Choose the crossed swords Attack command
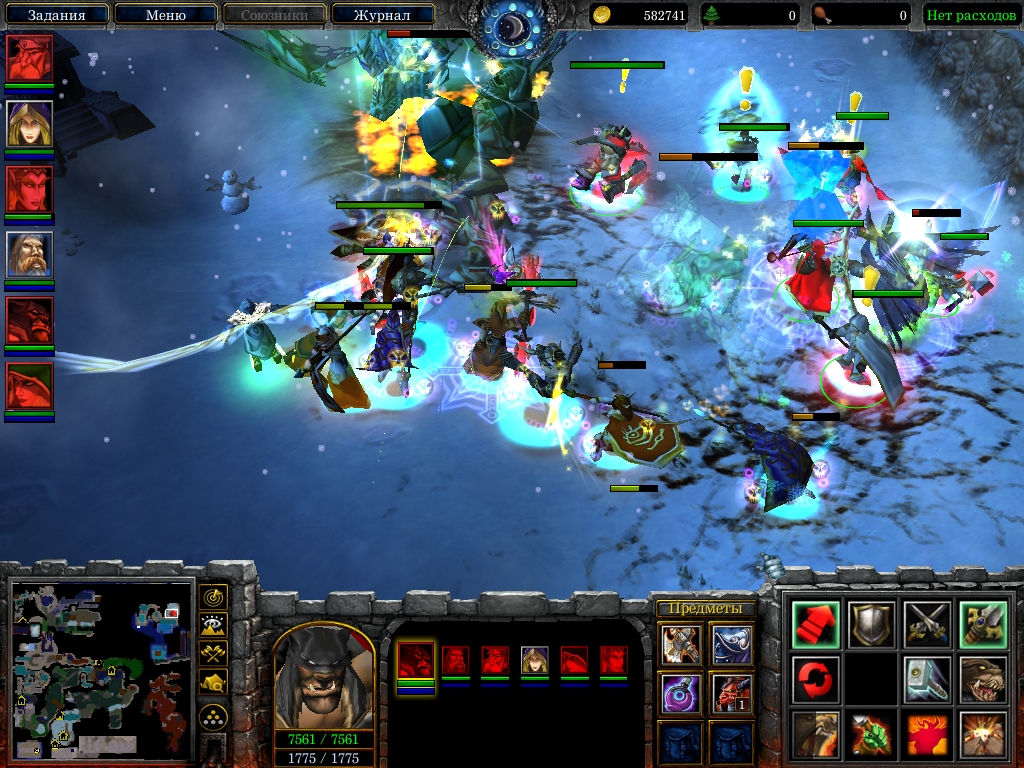 [925, 624]
